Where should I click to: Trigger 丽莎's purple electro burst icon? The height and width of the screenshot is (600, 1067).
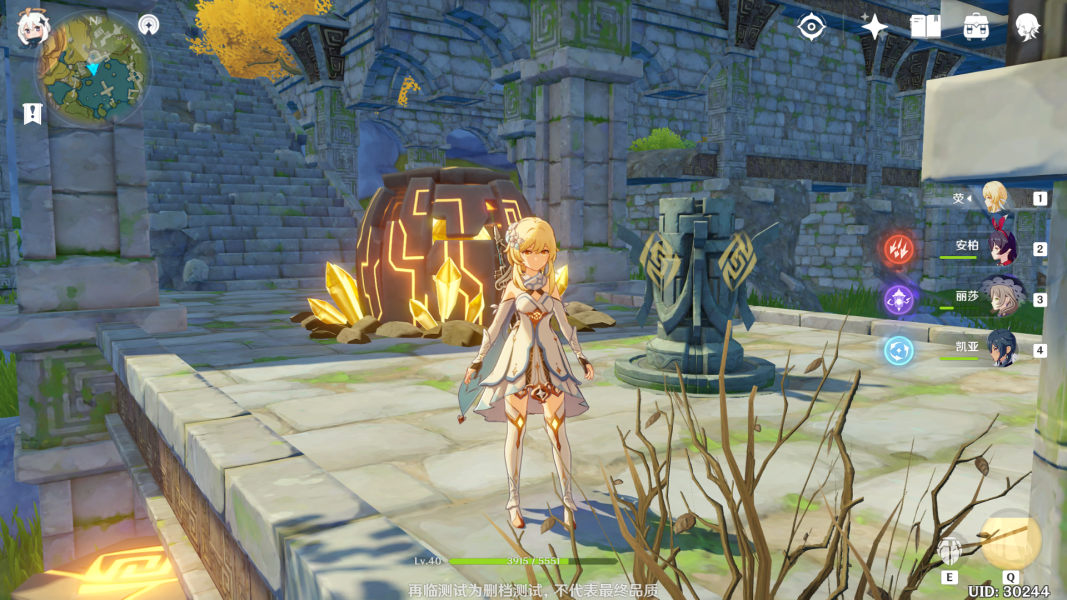coord(898,299)
